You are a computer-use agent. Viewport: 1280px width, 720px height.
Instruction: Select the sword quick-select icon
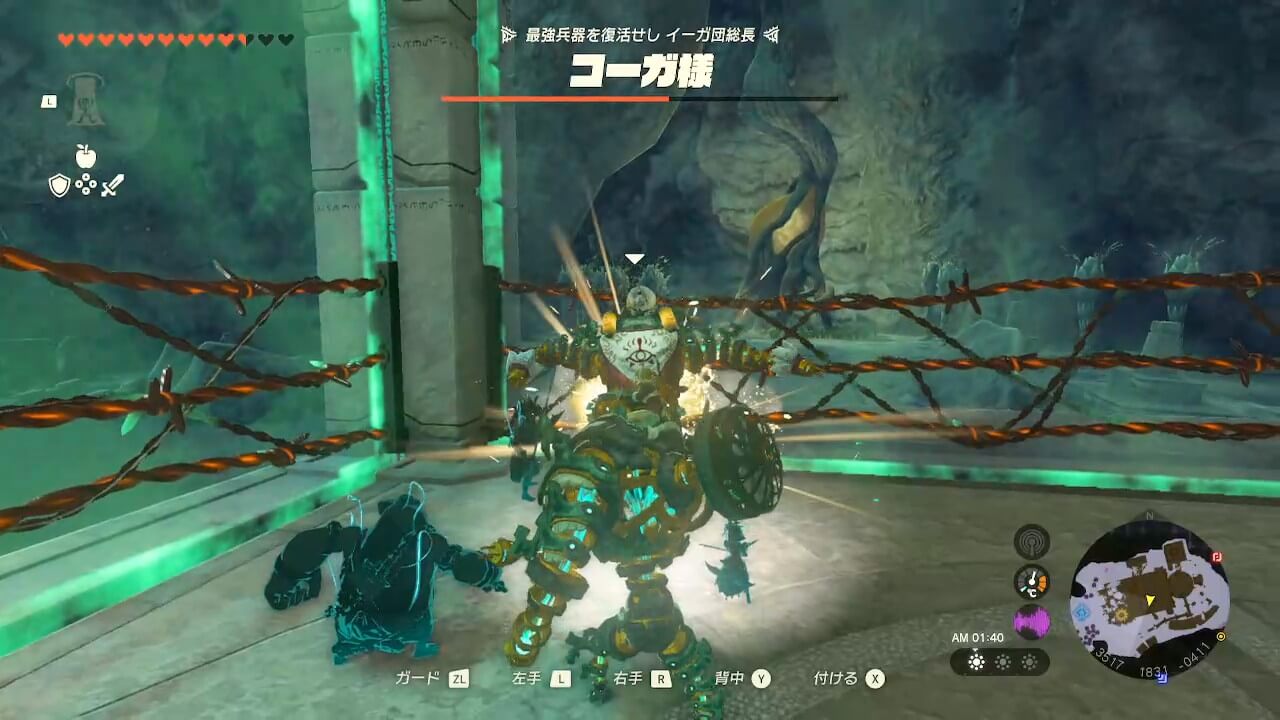(112, 185)
